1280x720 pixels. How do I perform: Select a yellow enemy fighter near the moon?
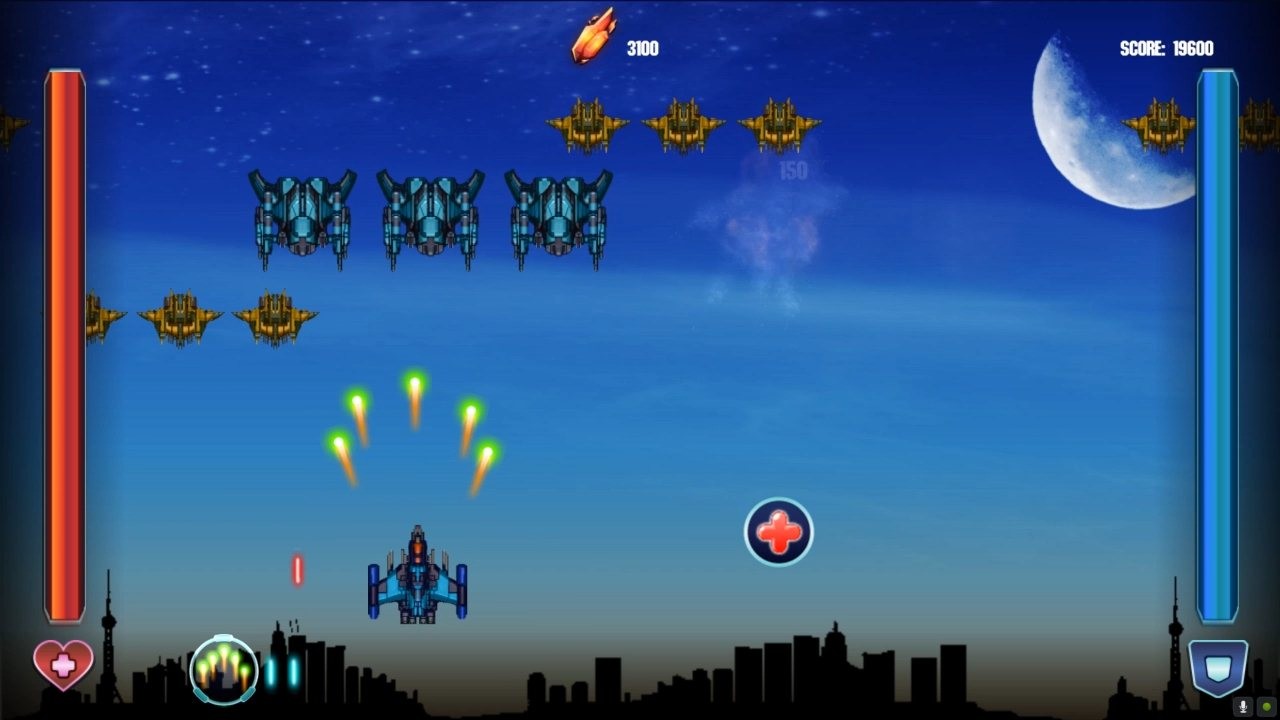(x=1160, y=122)
